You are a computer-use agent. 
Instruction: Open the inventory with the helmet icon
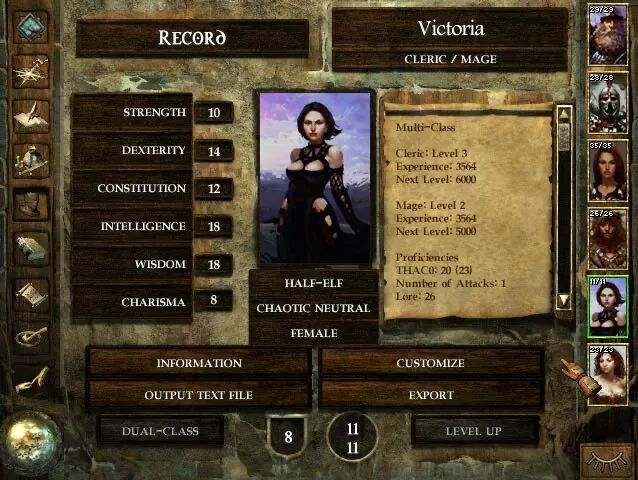(x=31, y=160)
